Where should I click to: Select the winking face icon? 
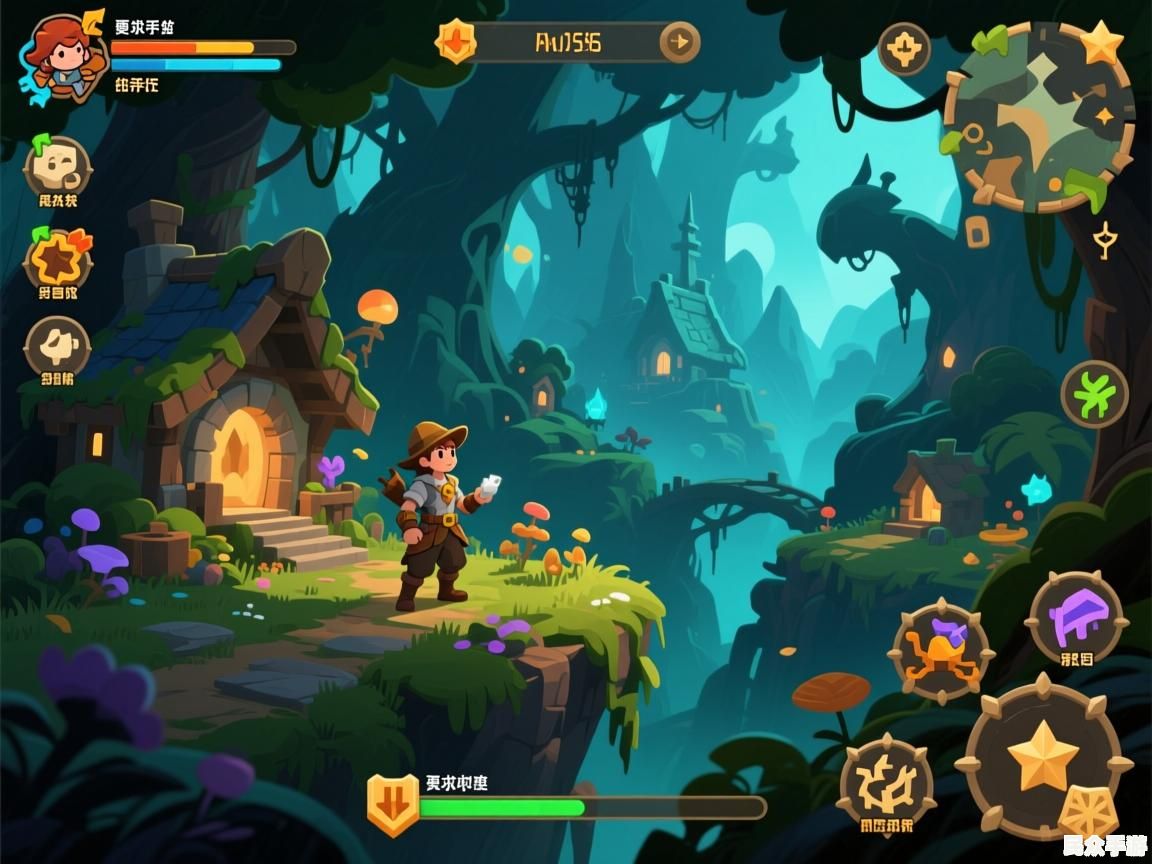point(57,168)
